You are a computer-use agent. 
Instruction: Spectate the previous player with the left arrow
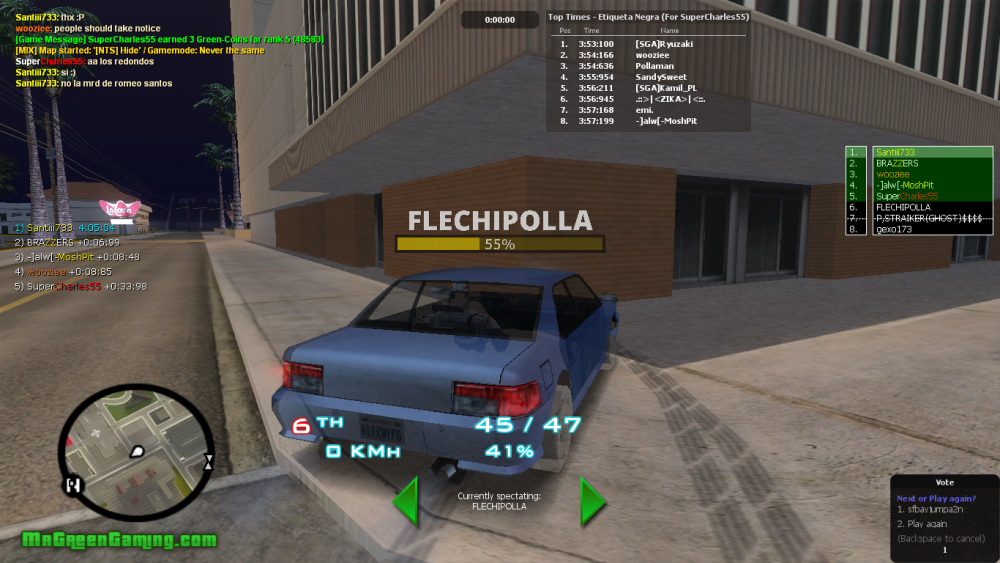tap(405, 501)
